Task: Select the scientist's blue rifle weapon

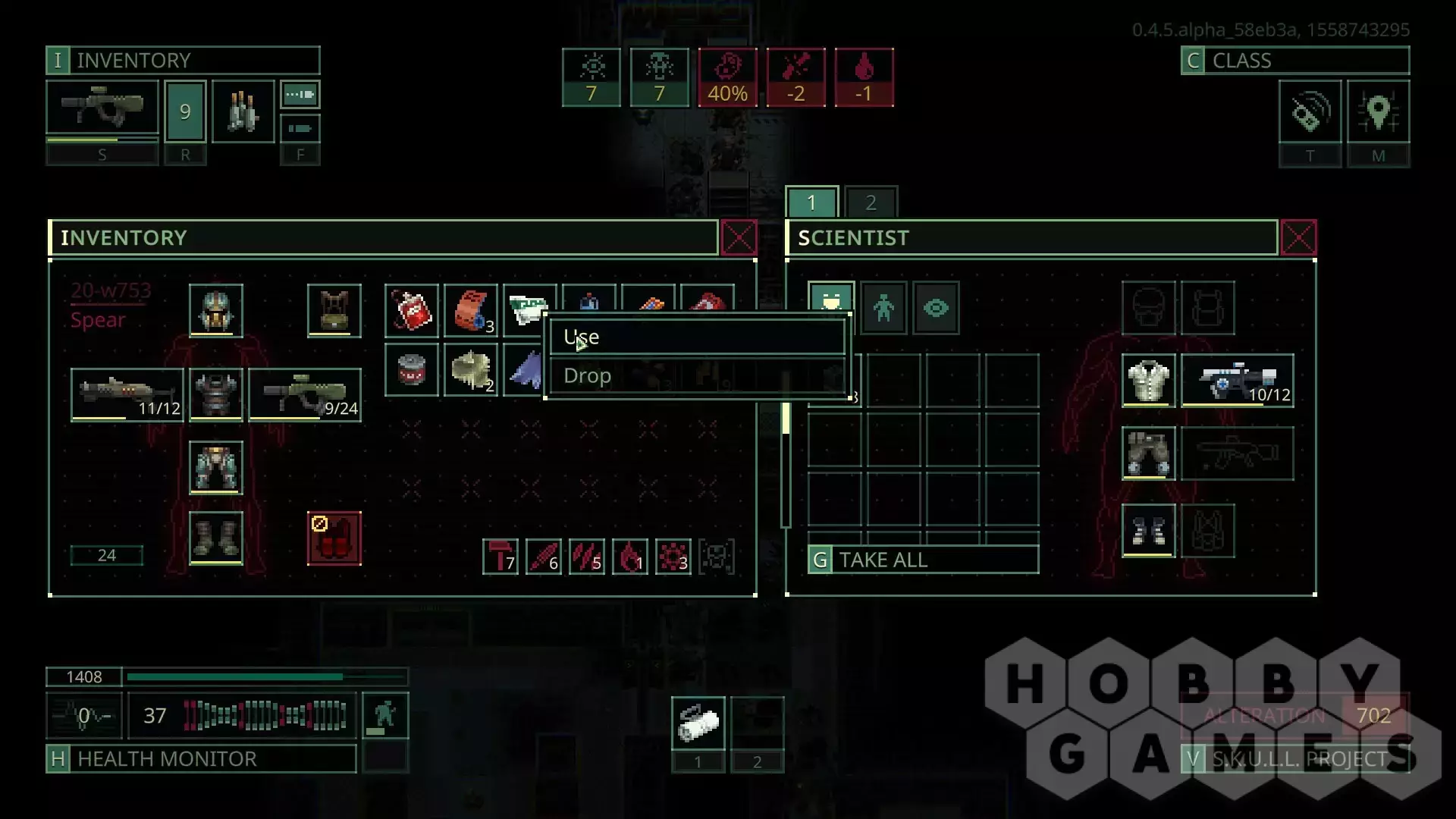Action: pos(1238,381)
